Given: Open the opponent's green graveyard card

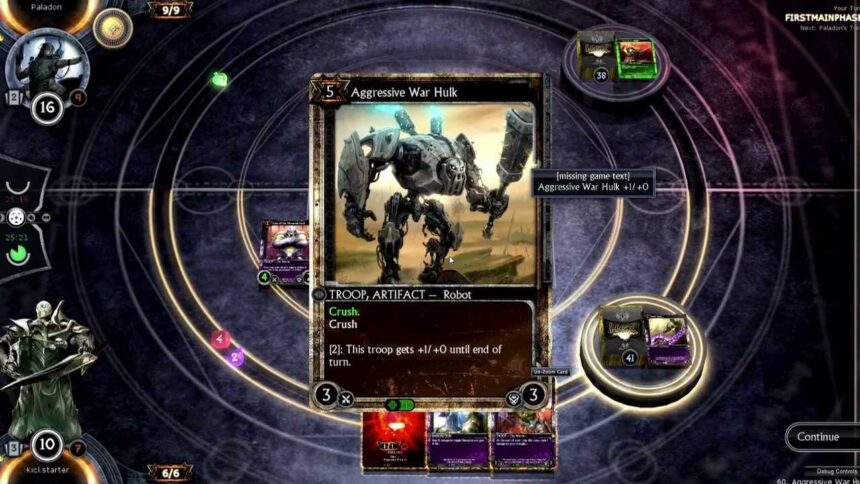Looking at the screenshot, I should (635, 55).
